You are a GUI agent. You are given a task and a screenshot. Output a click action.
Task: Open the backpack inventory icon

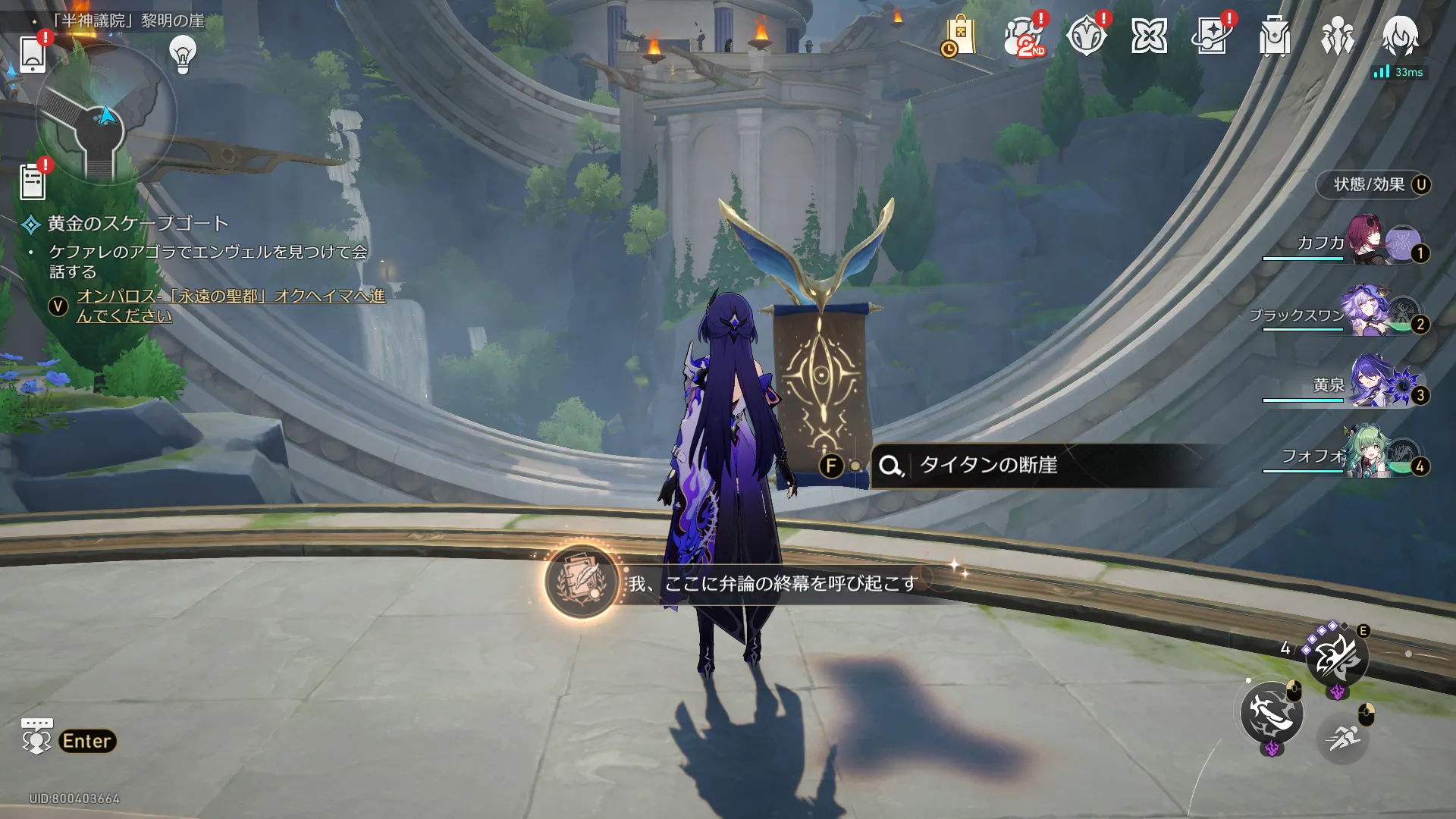pos(1275,36)
